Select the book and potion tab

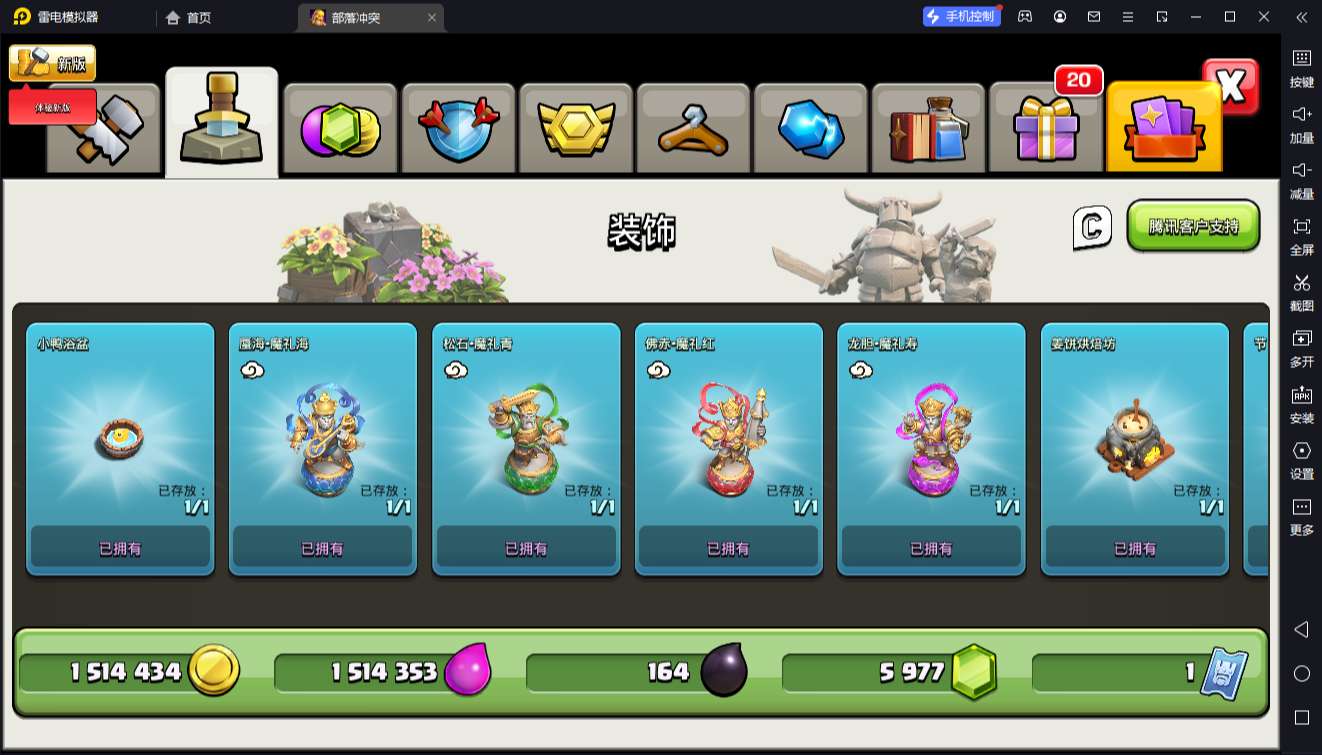coord(927,129)
